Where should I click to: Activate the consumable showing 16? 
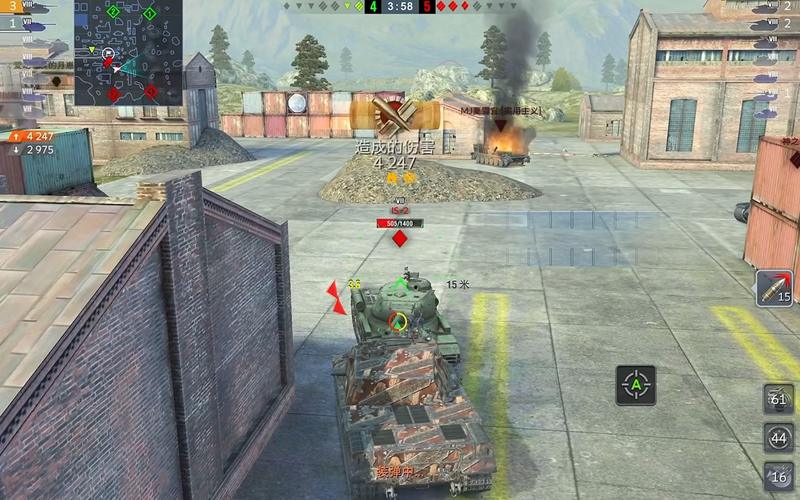point(778,476)
